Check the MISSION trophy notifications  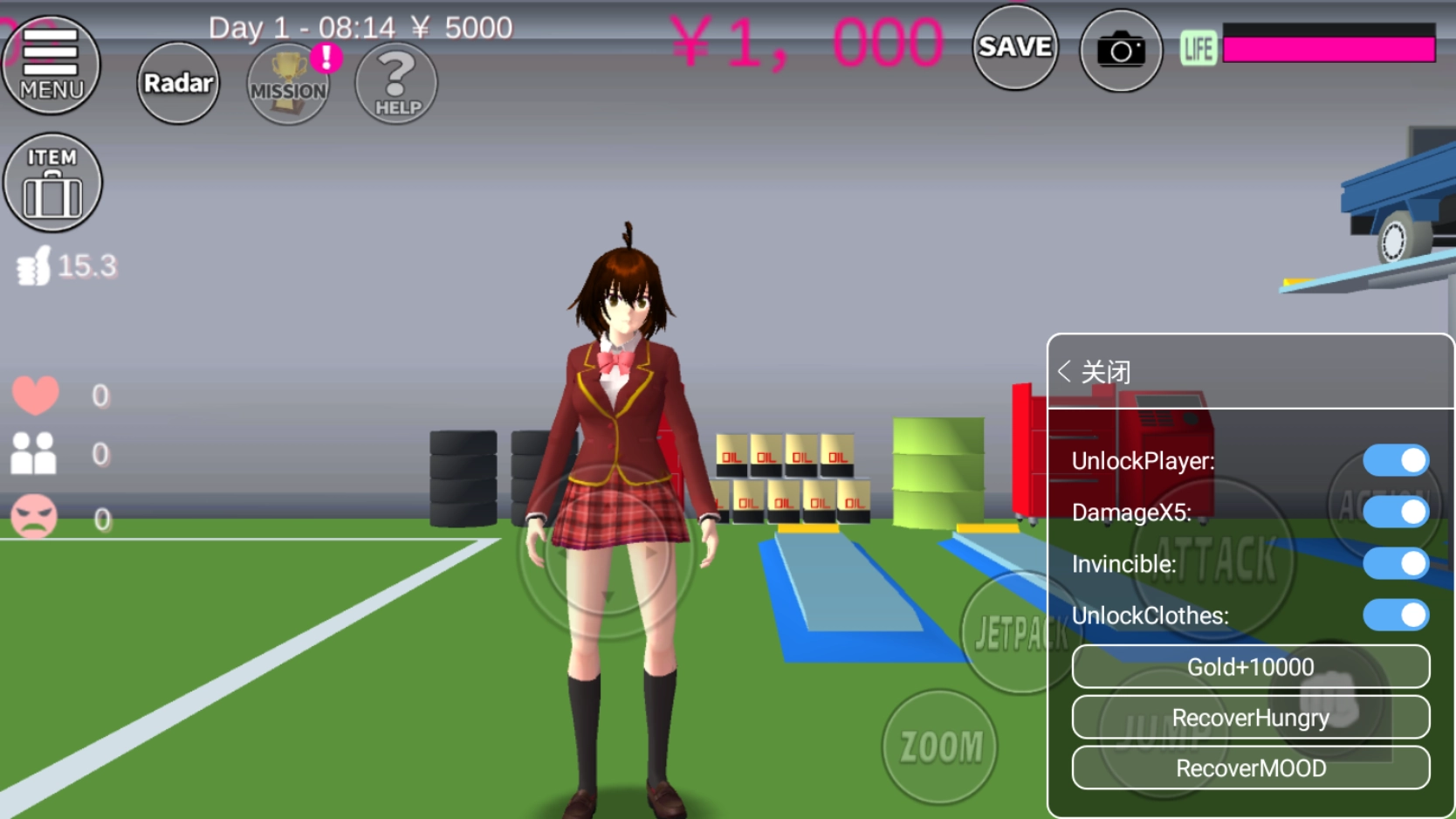288,85
